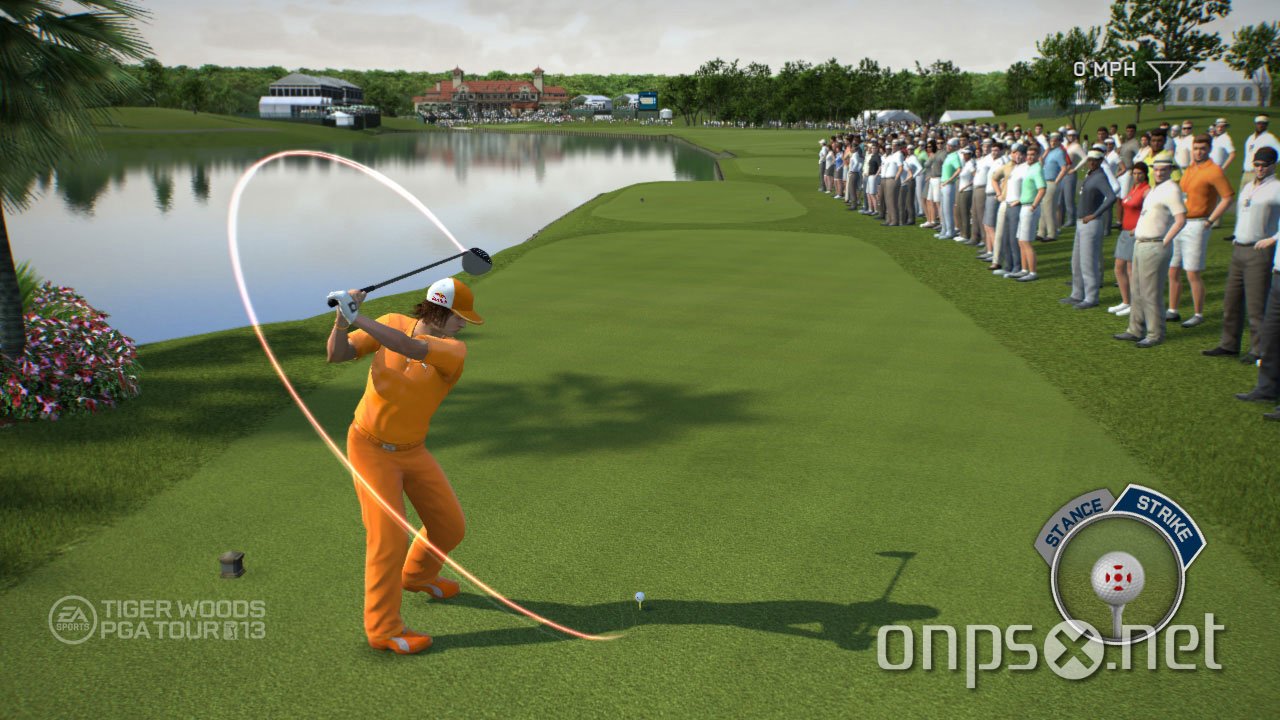Click the top red strike dot
Screen dimensions: 1280x720
(1117, 566)
